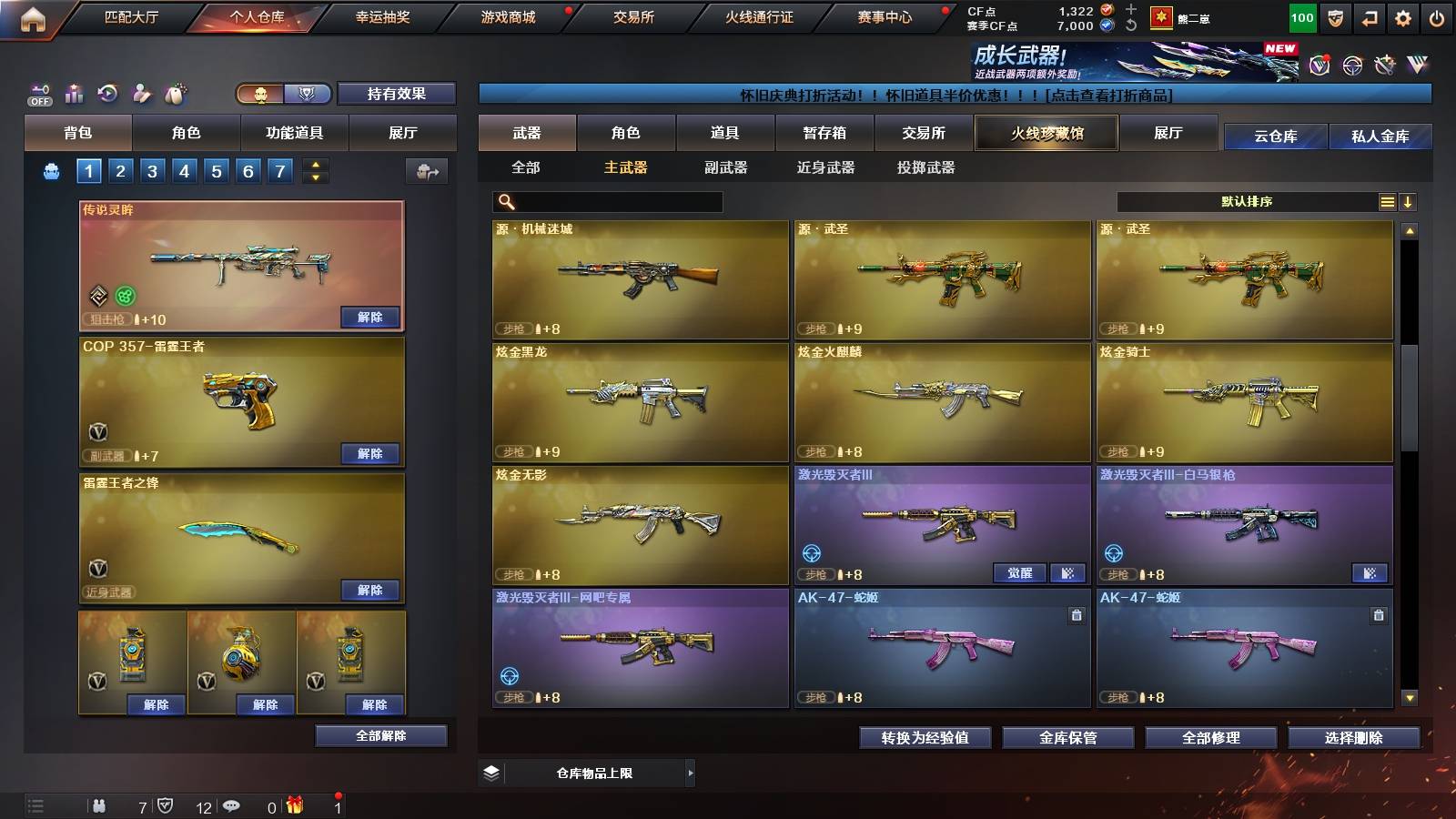The image size is (1456, 819).
Task: Click the egg/pet icon in the upper left toolbar
Action: pos(173,92)
